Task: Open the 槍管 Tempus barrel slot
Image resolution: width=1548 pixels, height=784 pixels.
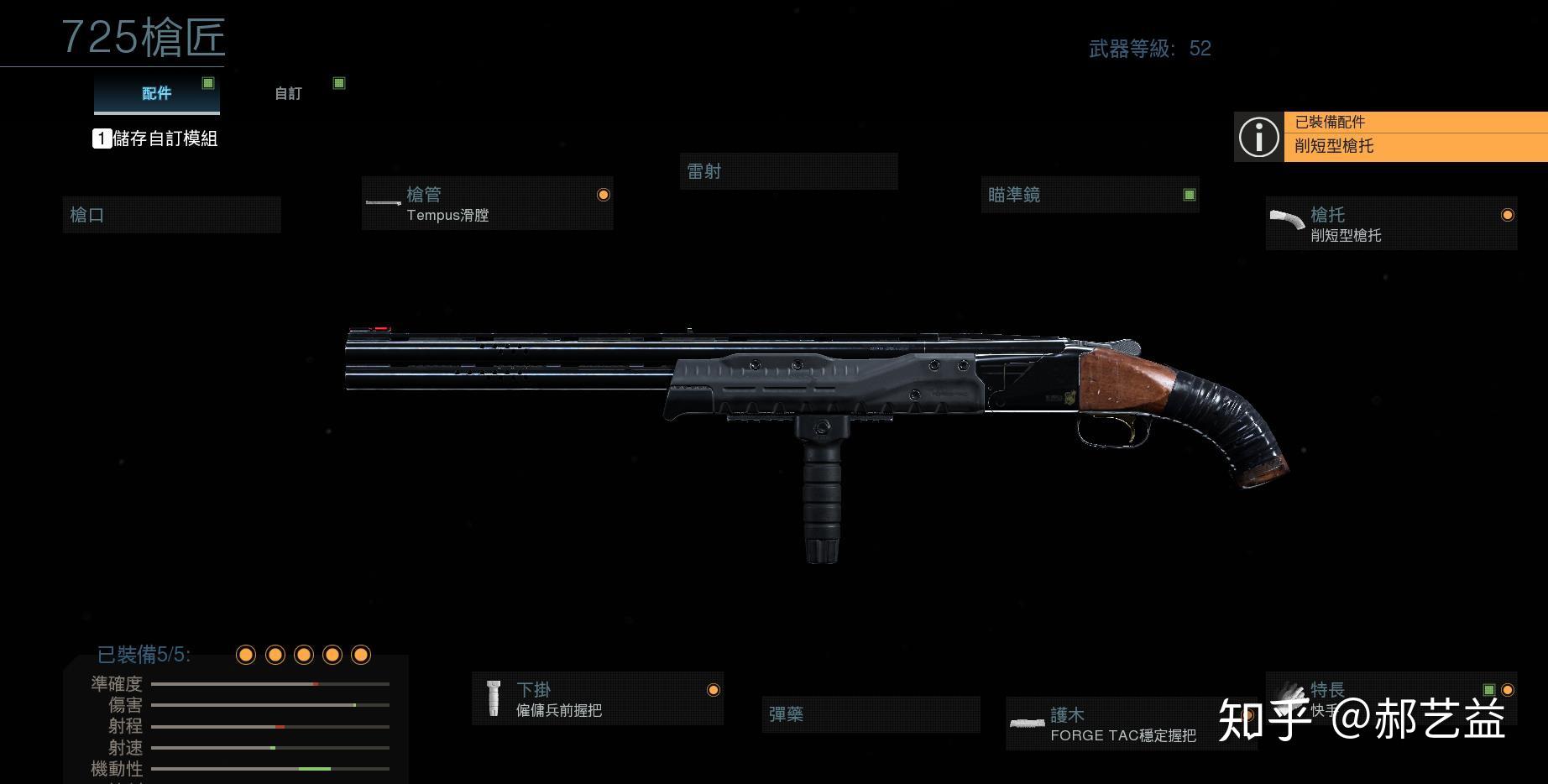Action: point(487,204)
